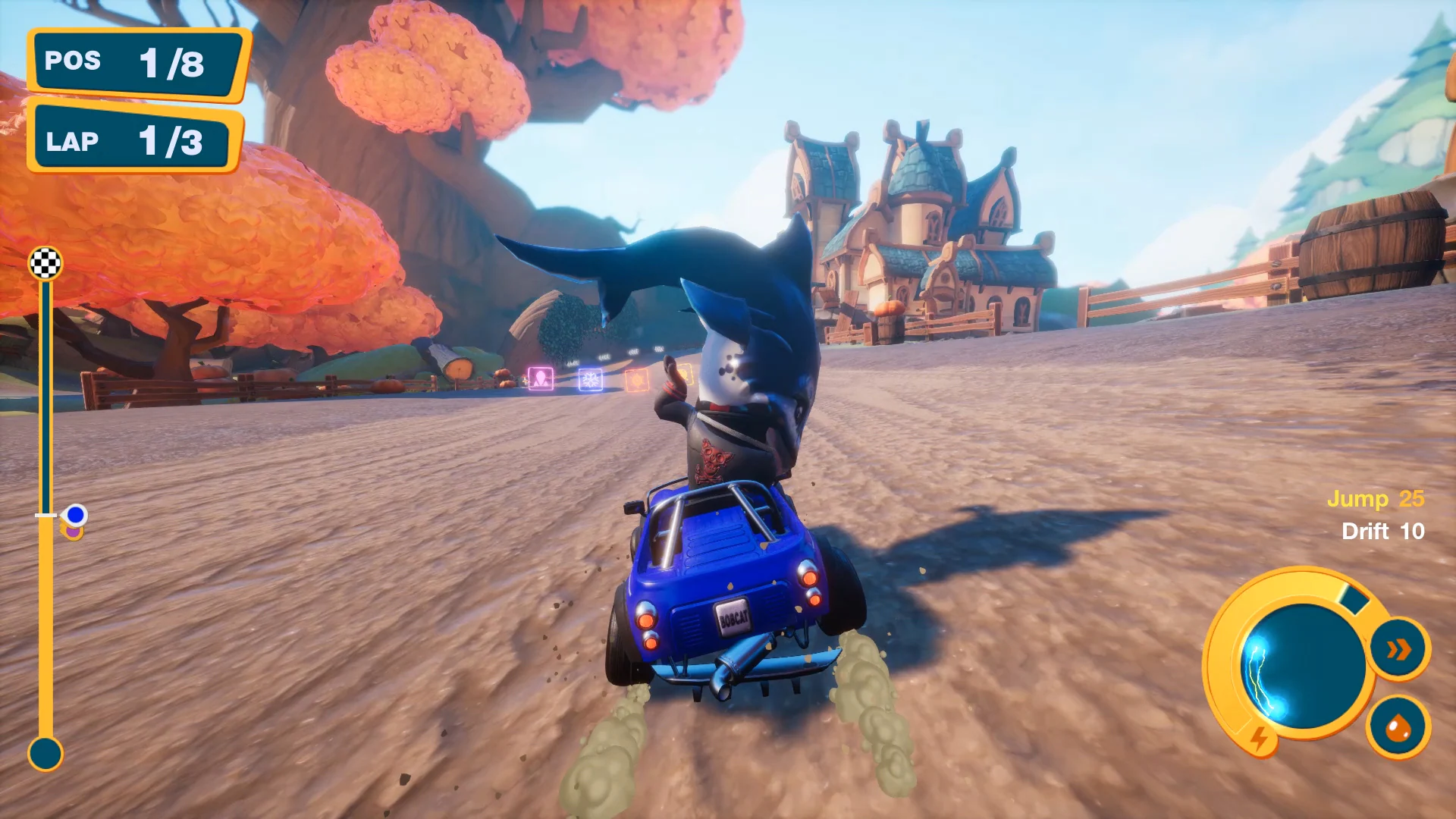
Task: Click the Jump 25 score text
Action: click(x=1376, y=500)
